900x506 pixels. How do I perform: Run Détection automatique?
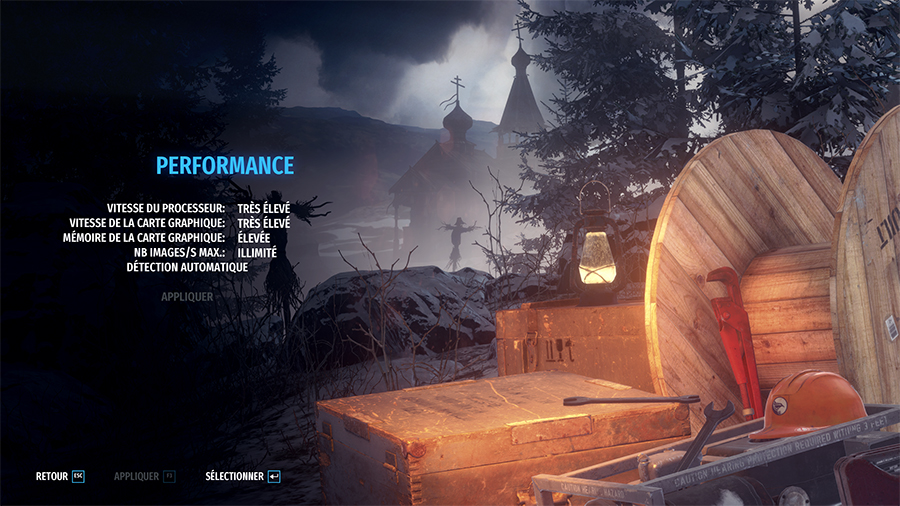click(187, 268)
